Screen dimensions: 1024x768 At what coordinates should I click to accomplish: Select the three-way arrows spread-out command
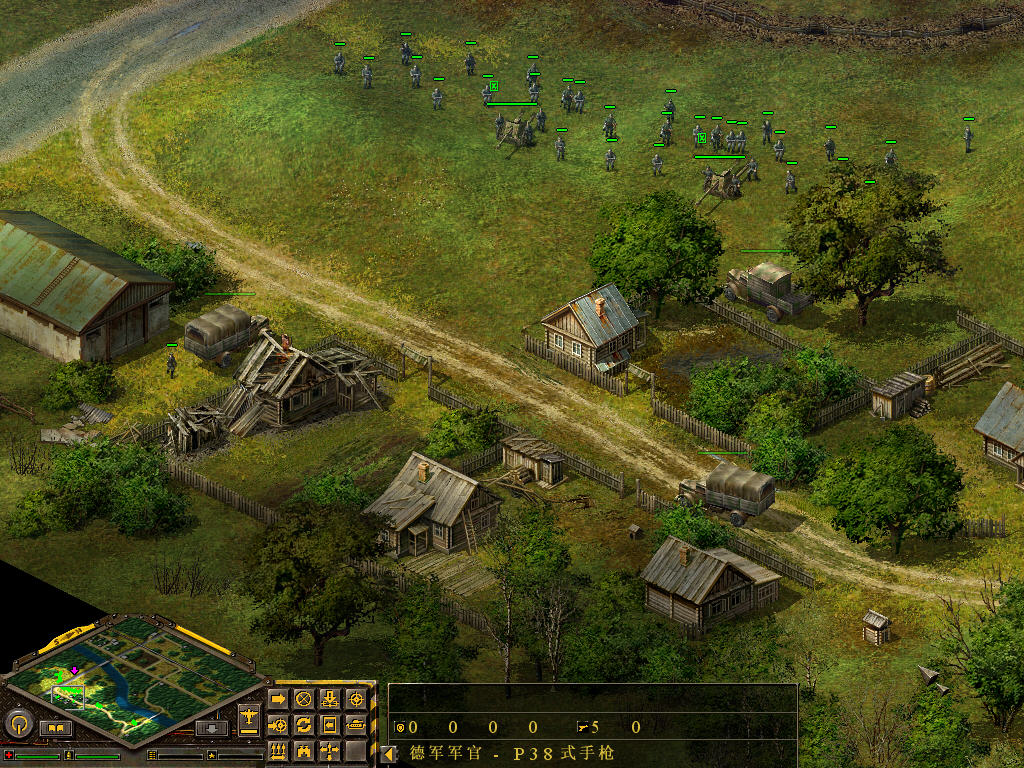click(329, 750)
